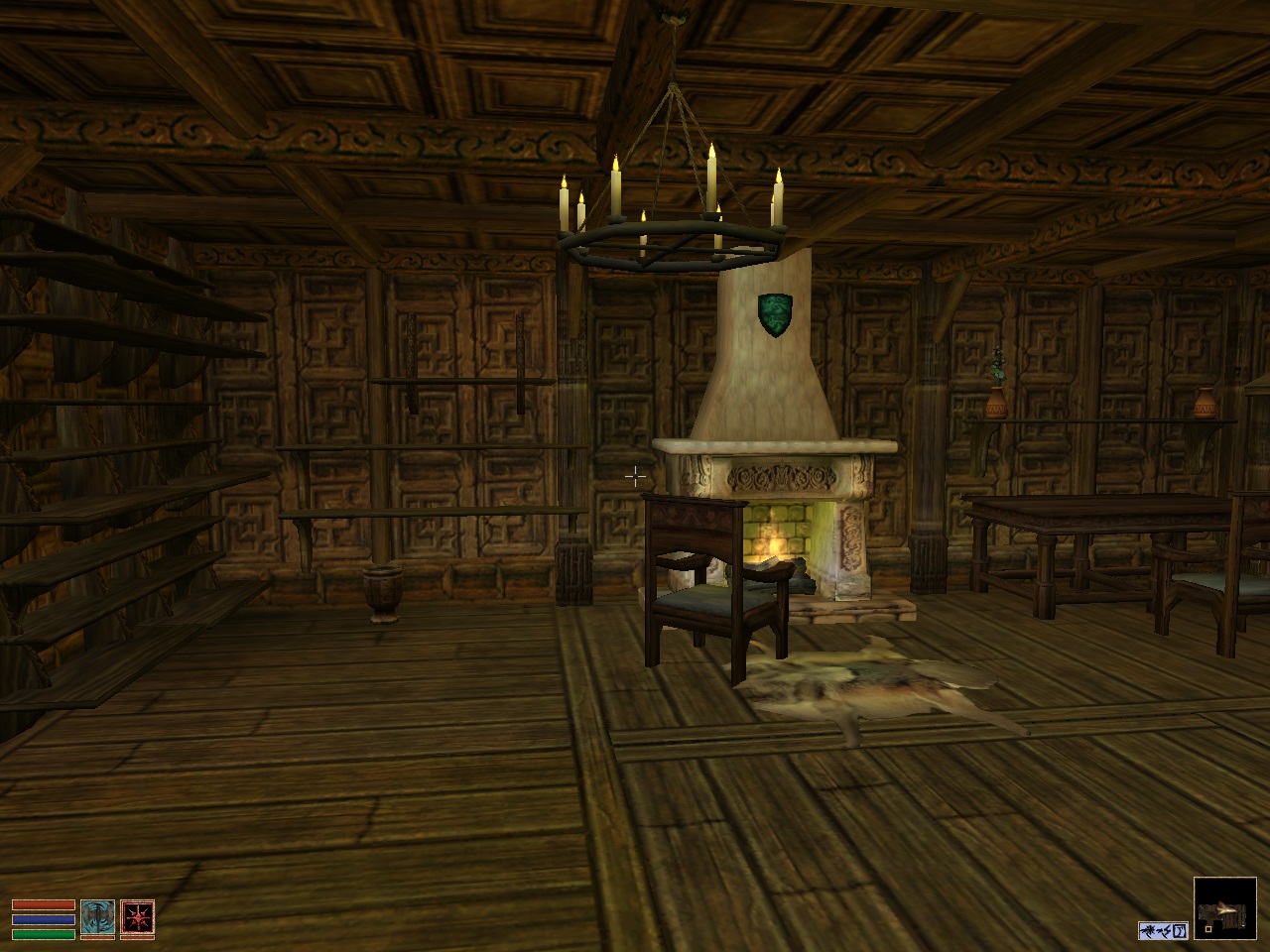Image resolution: width=1270 pixels, height=952 pixels.
Task: Click the active magic effects icon strip
Action: [x=1163, y=930]
